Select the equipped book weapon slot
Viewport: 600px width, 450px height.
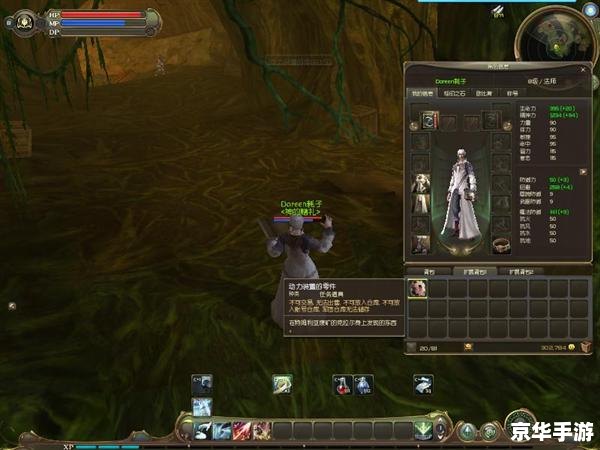tap(429, 120)
